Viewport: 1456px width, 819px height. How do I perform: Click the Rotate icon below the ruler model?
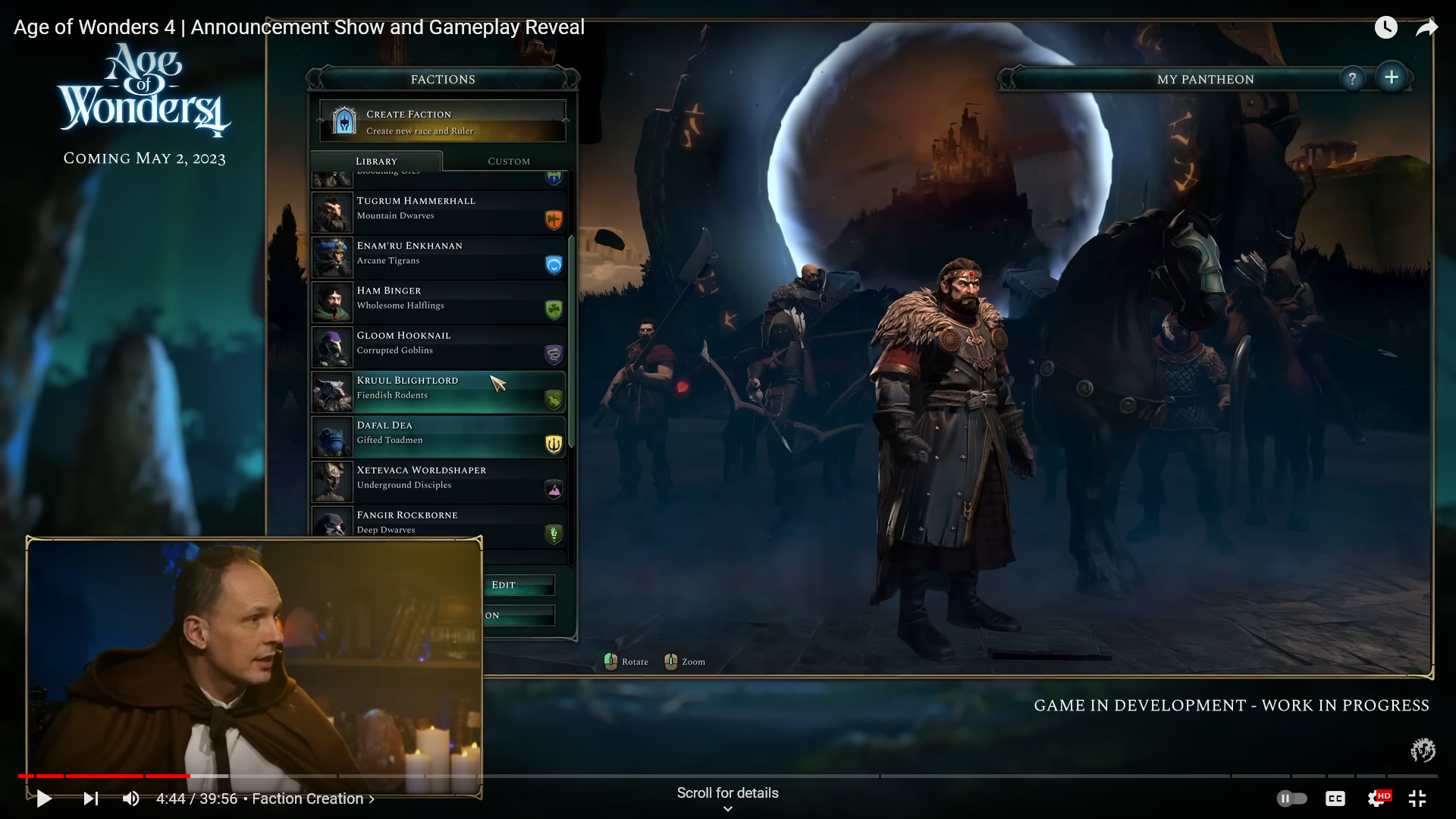pos(611,661)
